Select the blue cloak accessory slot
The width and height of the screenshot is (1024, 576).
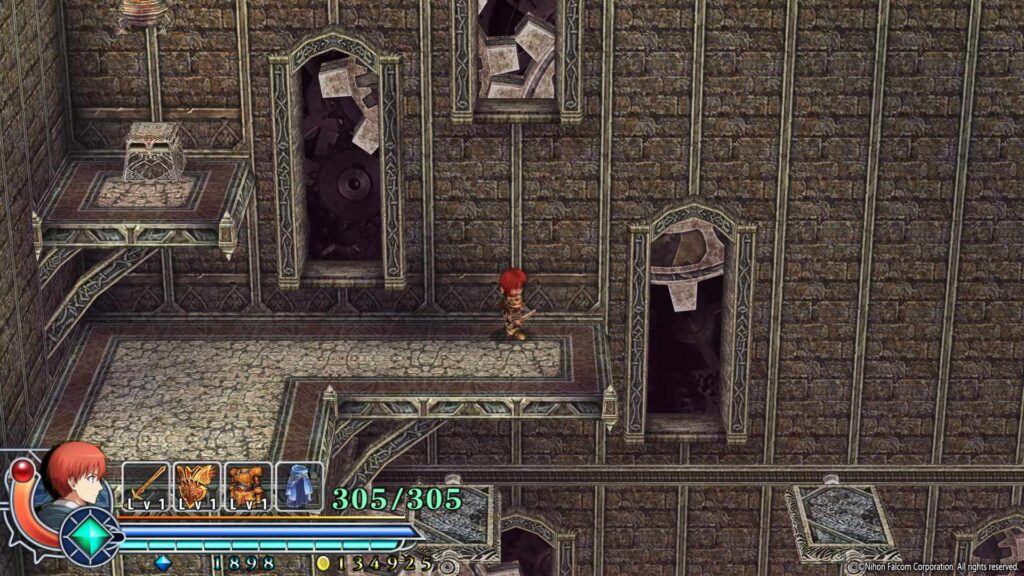299,487
